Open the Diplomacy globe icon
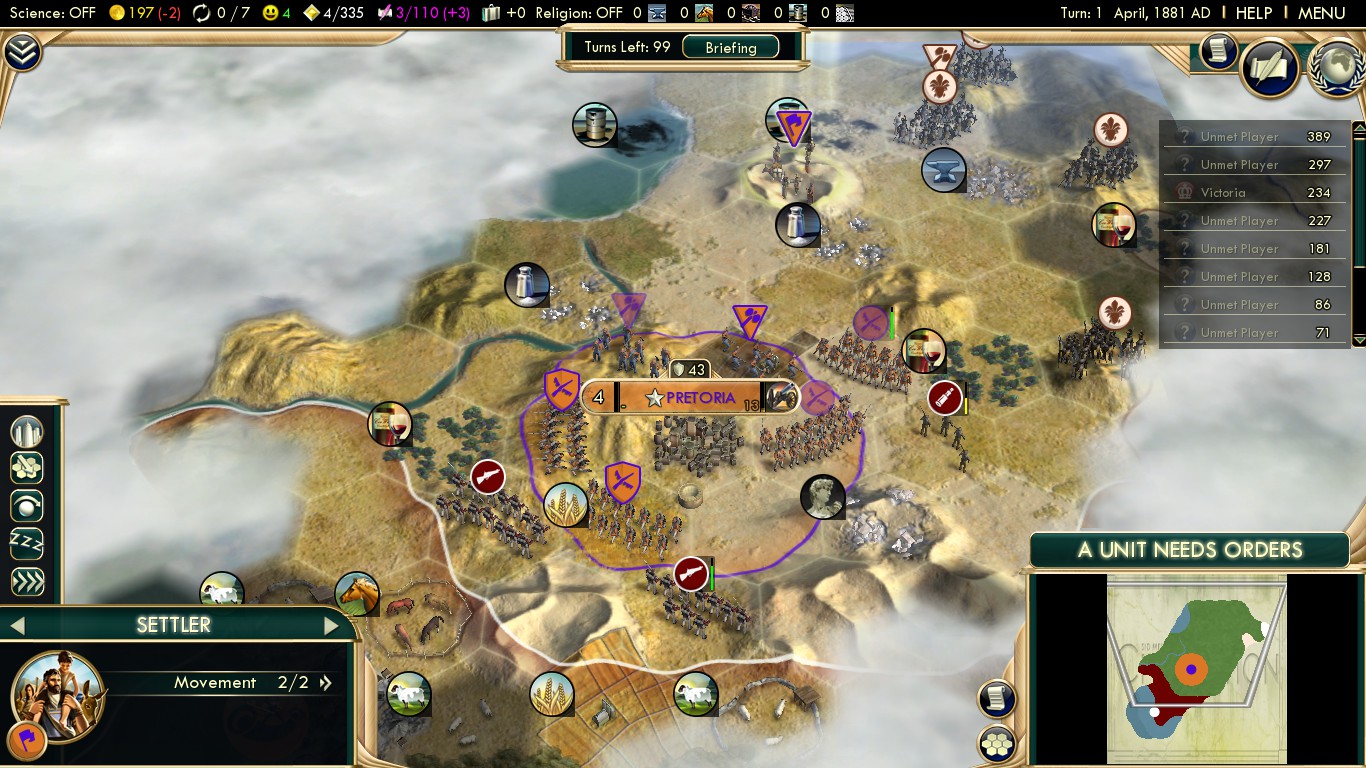Viewport: 1366px width, 768px height. tap(1336, 68)
